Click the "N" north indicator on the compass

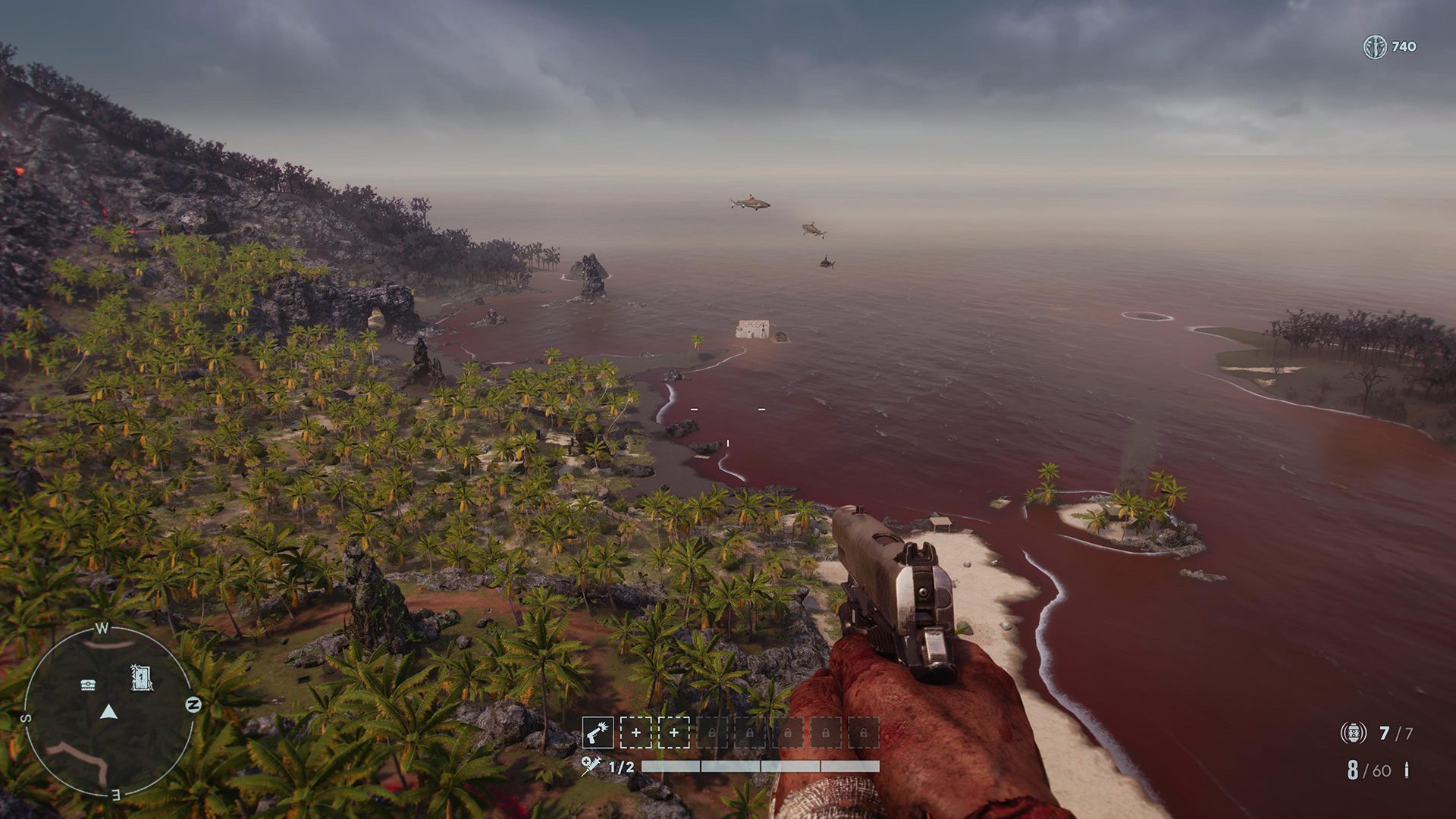click(x=193, y=703)
